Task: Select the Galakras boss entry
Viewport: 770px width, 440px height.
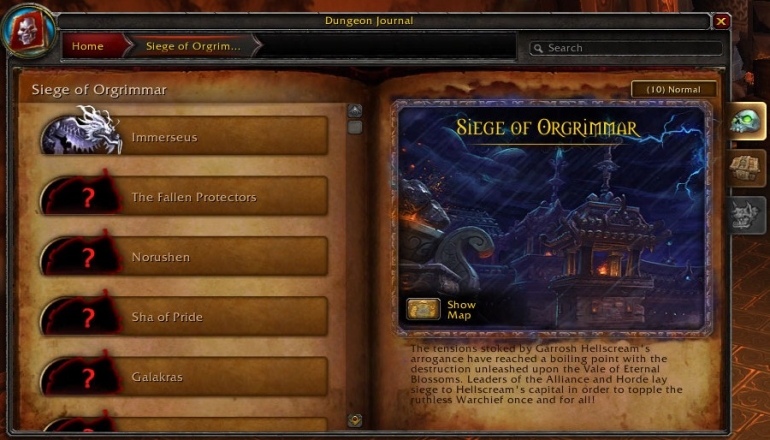Action: pos(185,377)
